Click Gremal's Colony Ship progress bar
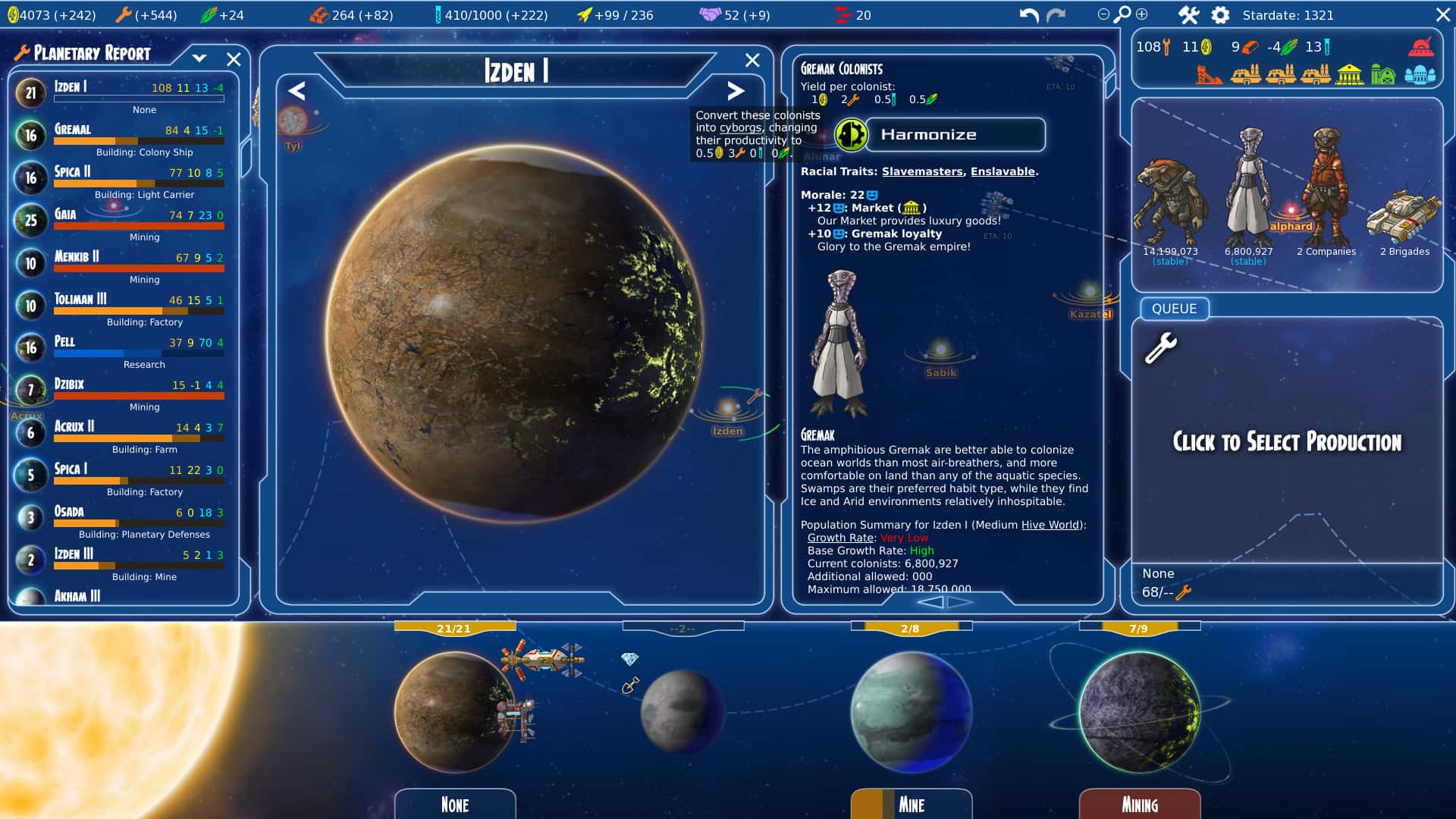 click(140, 141)
